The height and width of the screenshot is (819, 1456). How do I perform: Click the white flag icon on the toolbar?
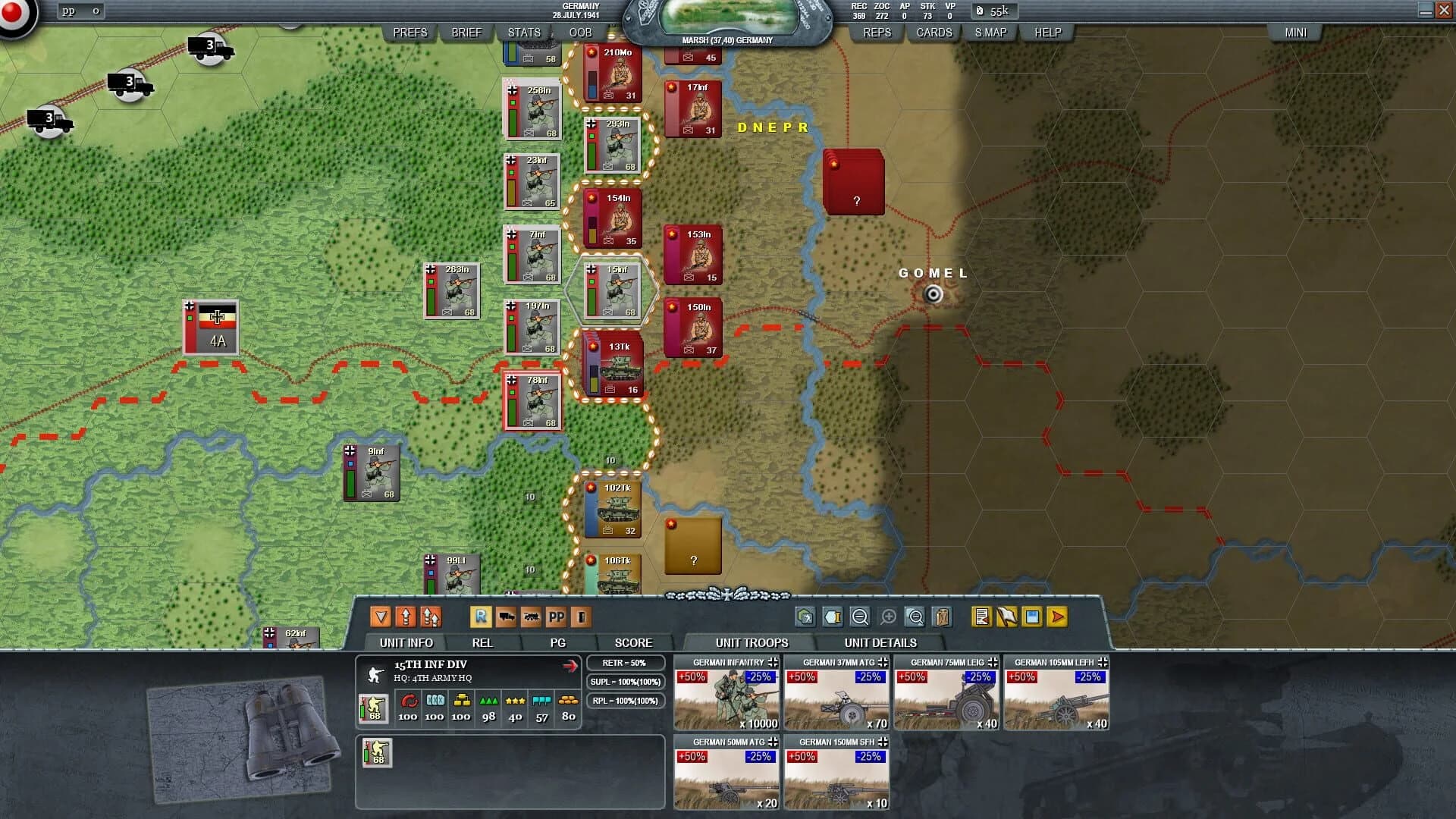(x=1006, y=617)
